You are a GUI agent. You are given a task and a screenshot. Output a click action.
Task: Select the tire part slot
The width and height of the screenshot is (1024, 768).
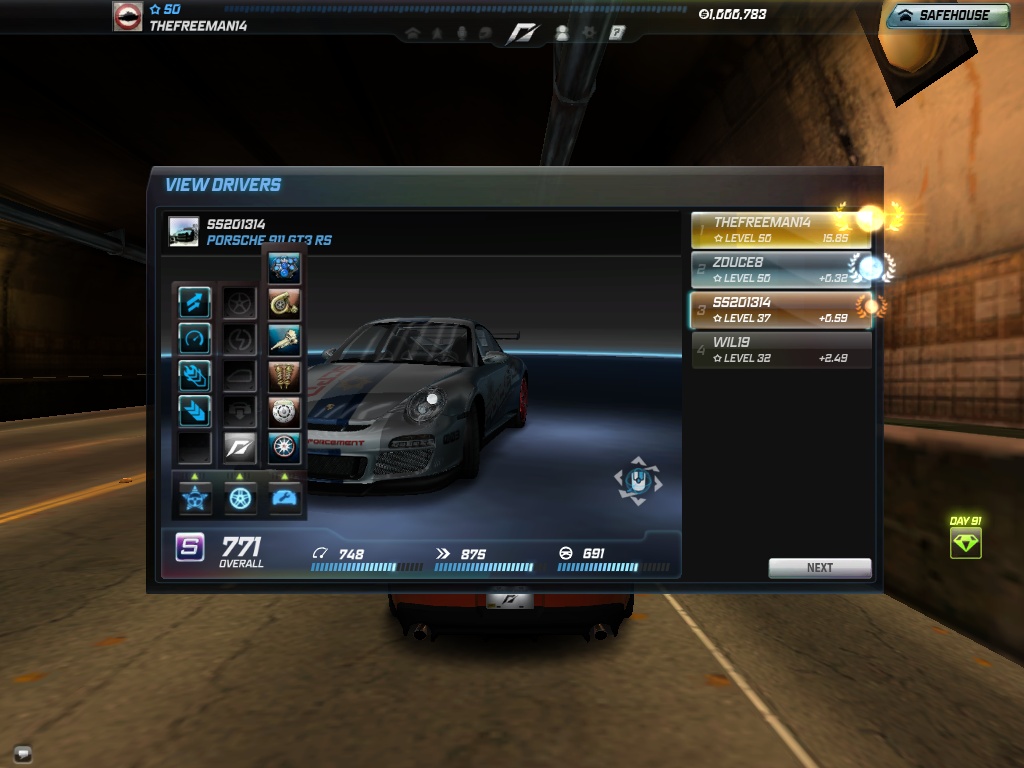click(285, 446)
